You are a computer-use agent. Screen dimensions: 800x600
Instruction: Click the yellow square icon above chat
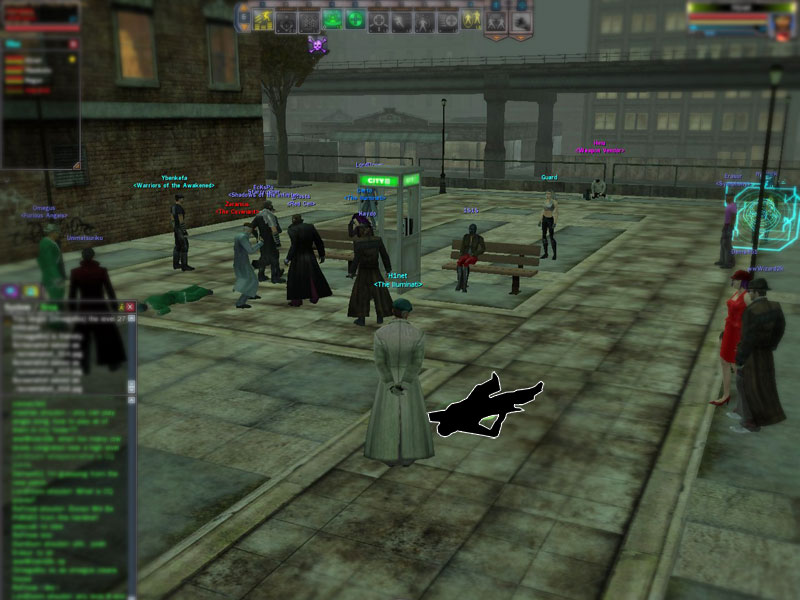click(x=31, y=291)
